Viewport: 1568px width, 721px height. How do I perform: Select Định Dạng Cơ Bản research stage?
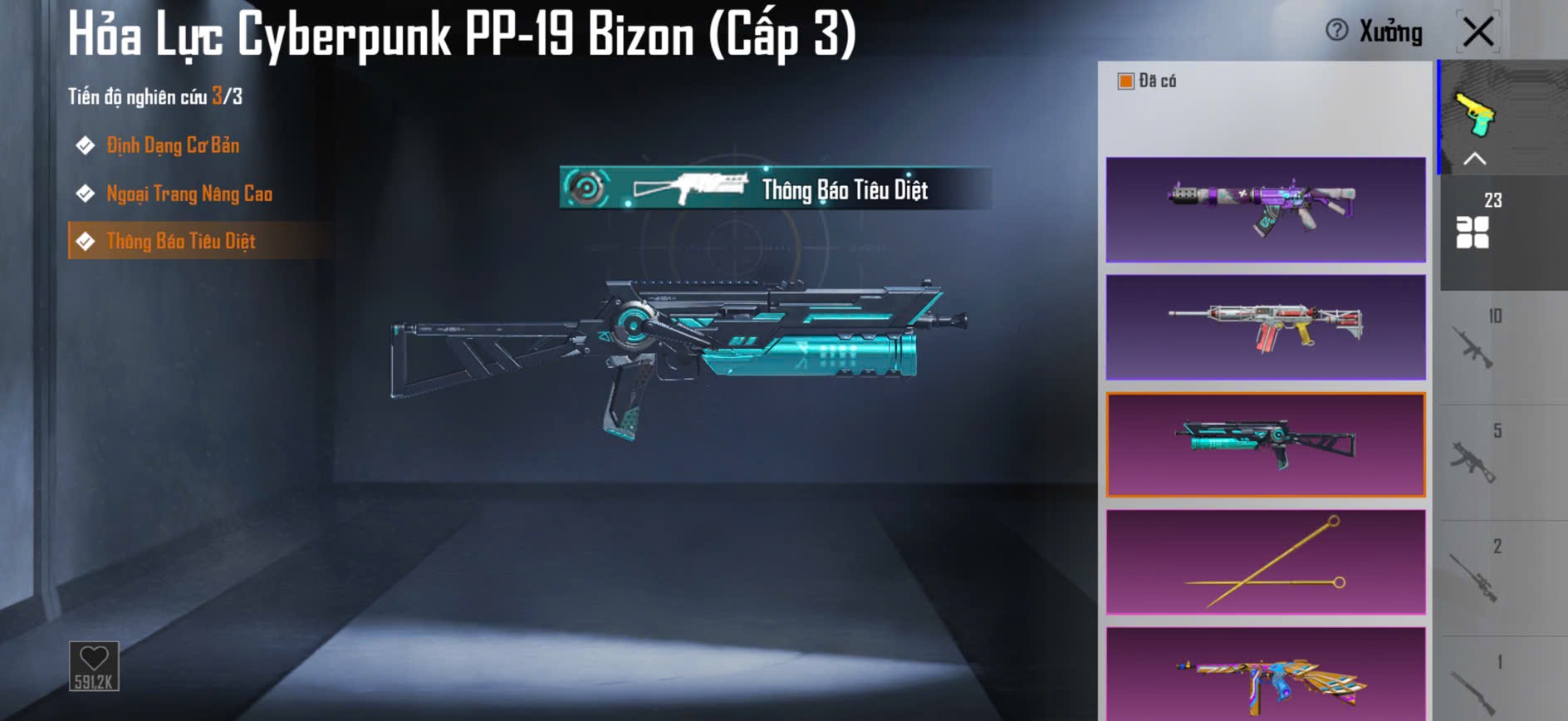point(172,146)
